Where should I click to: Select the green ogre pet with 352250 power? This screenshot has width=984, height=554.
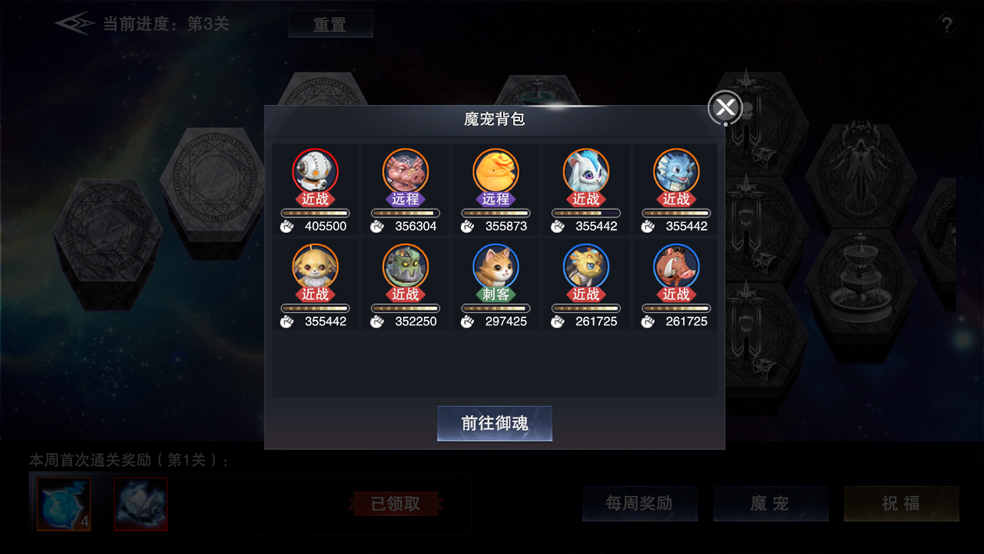405,268
